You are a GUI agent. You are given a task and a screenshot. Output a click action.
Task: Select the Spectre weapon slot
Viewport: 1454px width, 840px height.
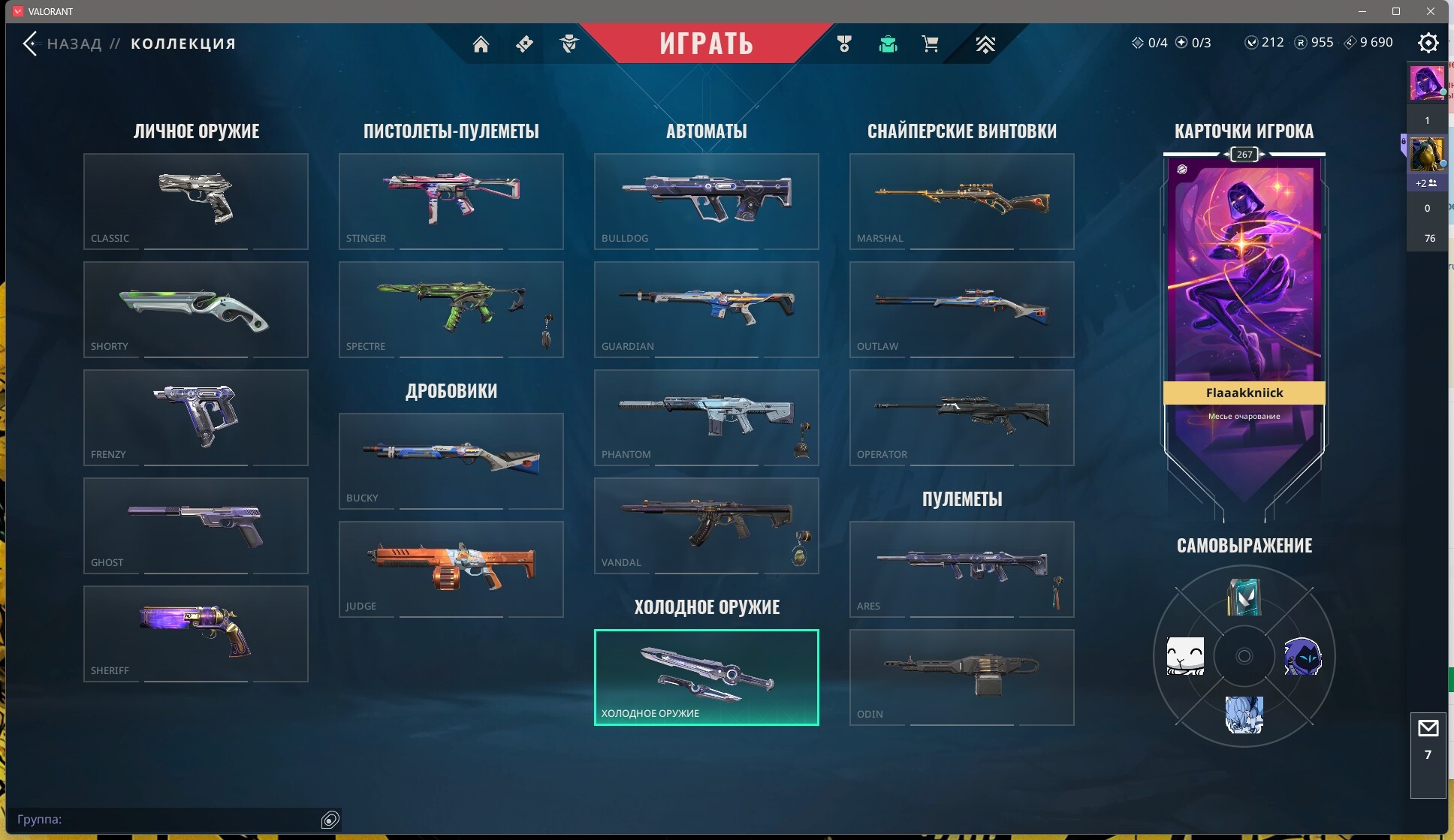pos(451,309)
